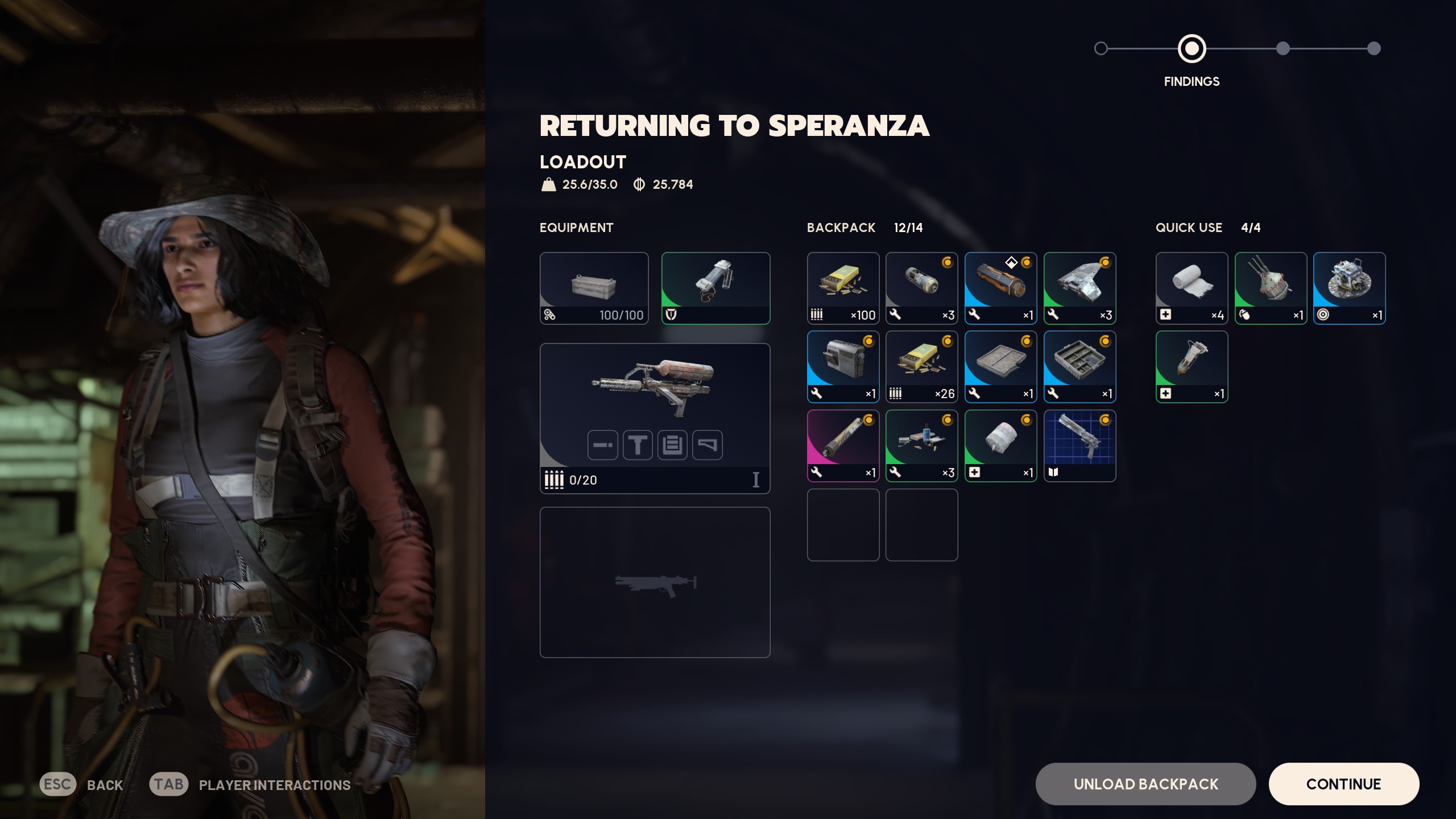Select the bandage stack of four
This screenshot has width=1456, height=819.
(x=1192, y=288)
